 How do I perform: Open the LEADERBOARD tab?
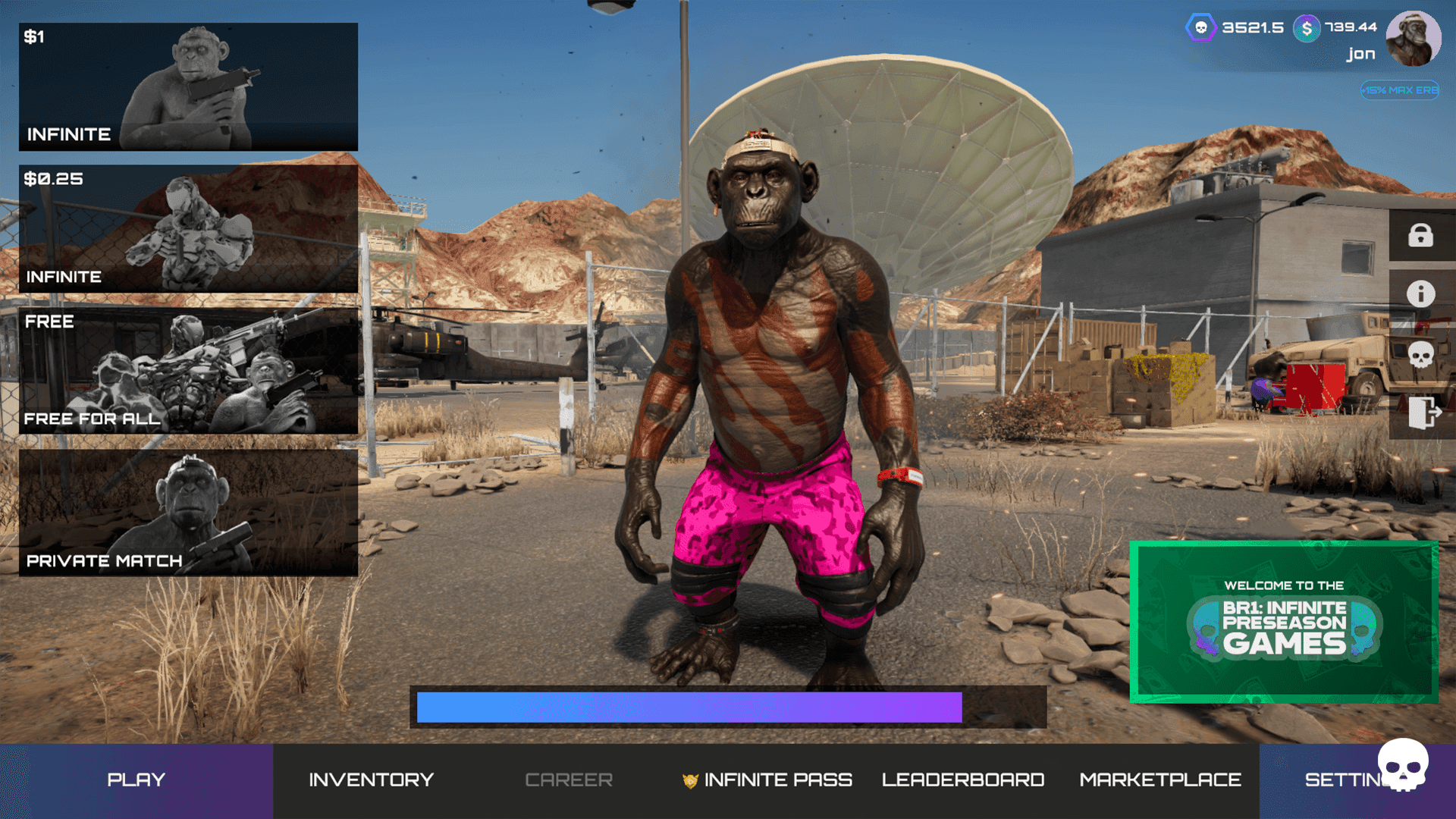pyautogui.click(x=964, y=779)
